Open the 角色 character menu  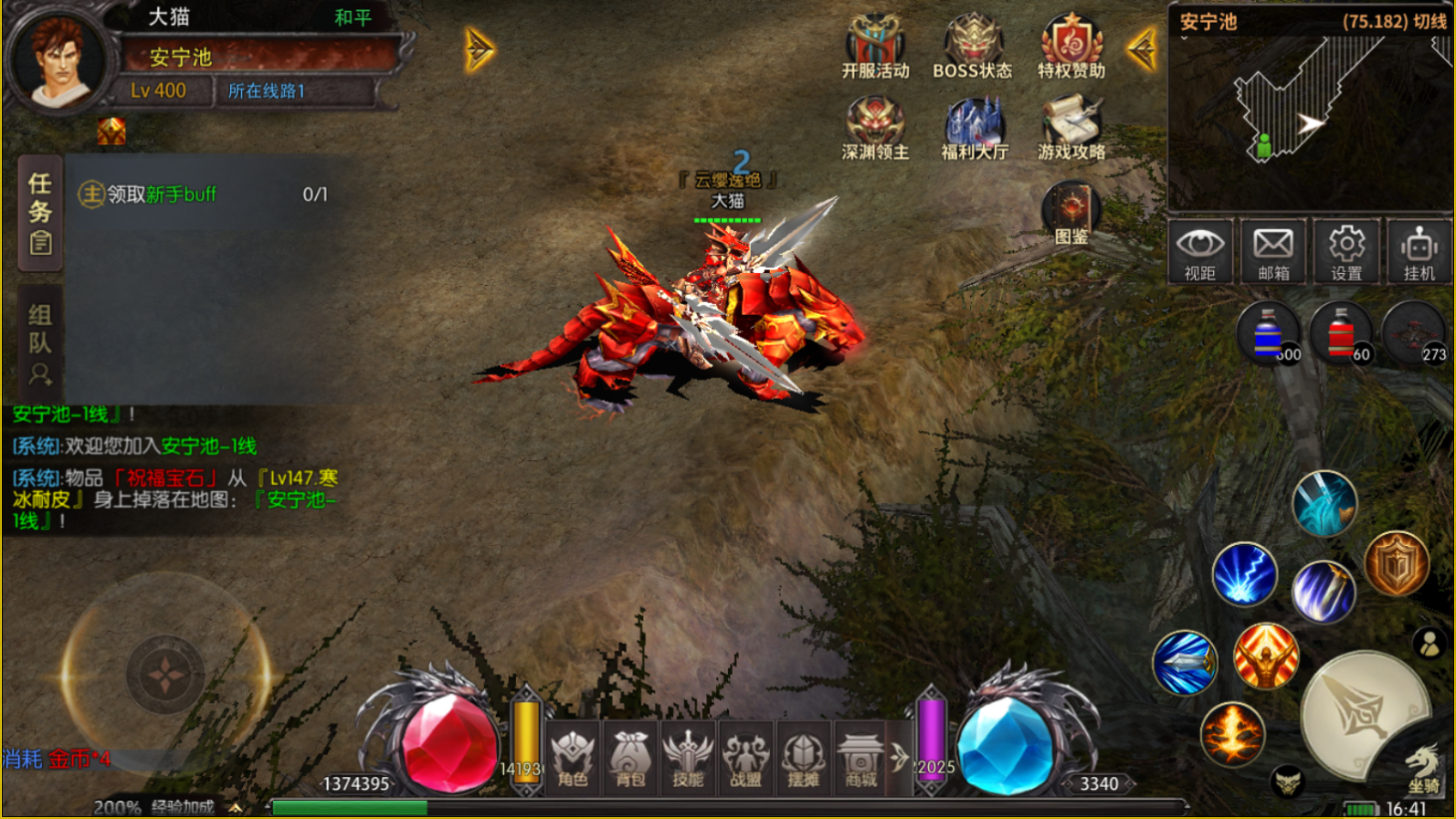click(573, 759)
